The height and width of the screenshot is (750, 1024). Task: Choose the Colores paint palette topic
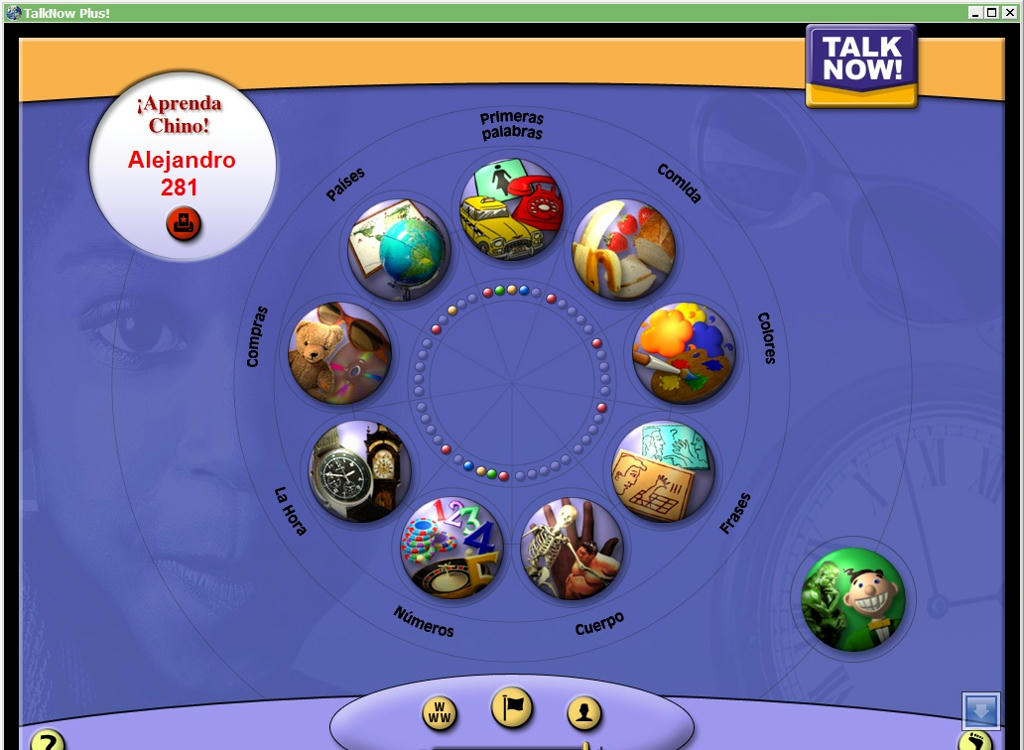(684, 353)
